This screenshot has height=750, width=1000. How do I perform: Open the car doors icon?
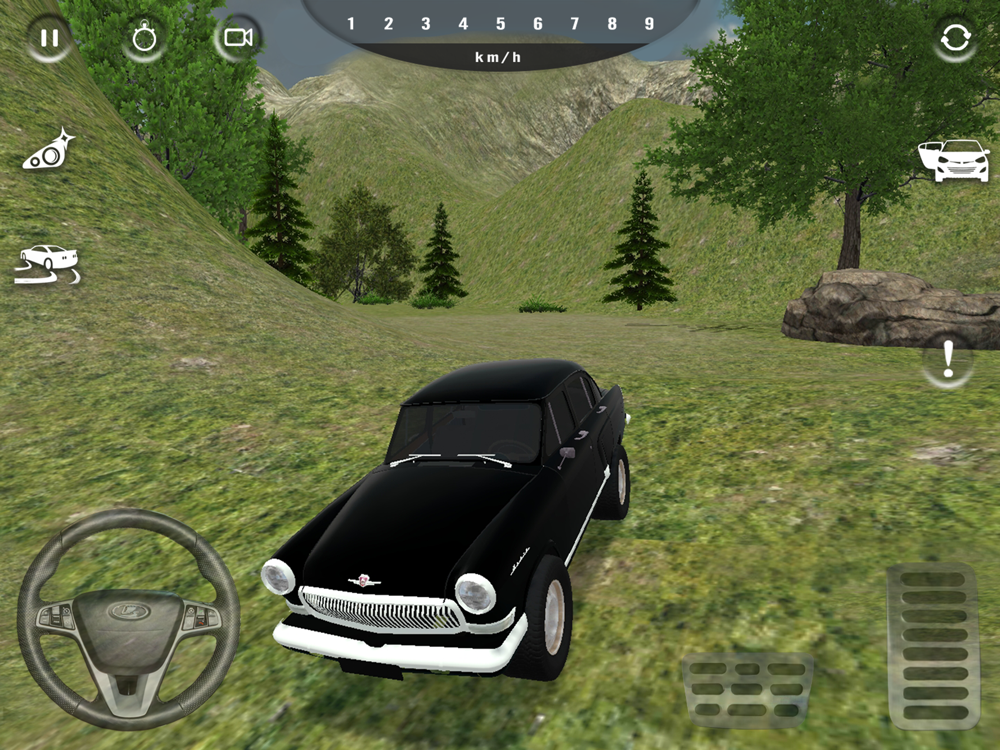tap(953, 160)
